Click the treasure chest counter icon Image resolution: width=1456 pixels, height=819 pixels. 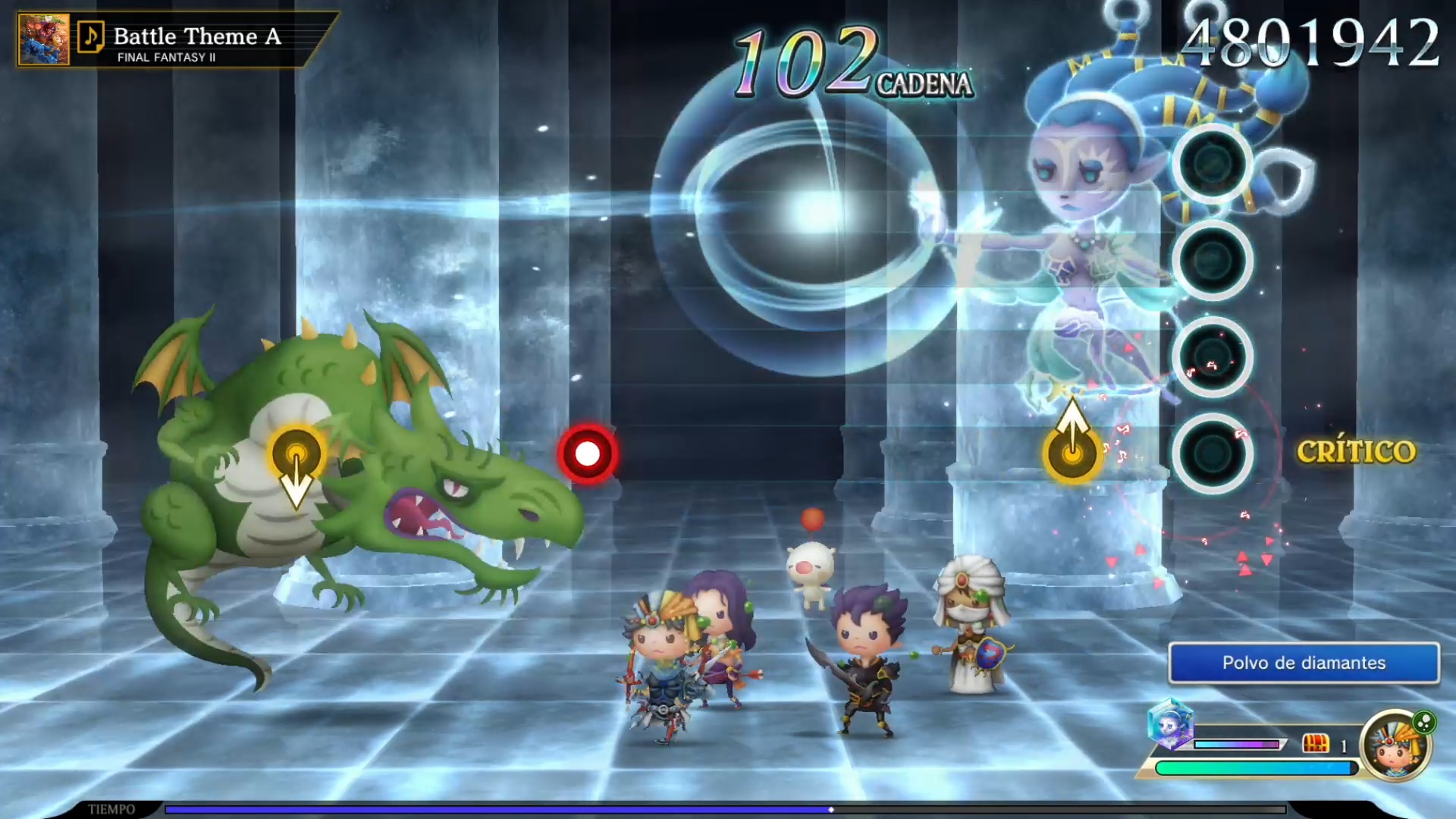pos(1316,744)
